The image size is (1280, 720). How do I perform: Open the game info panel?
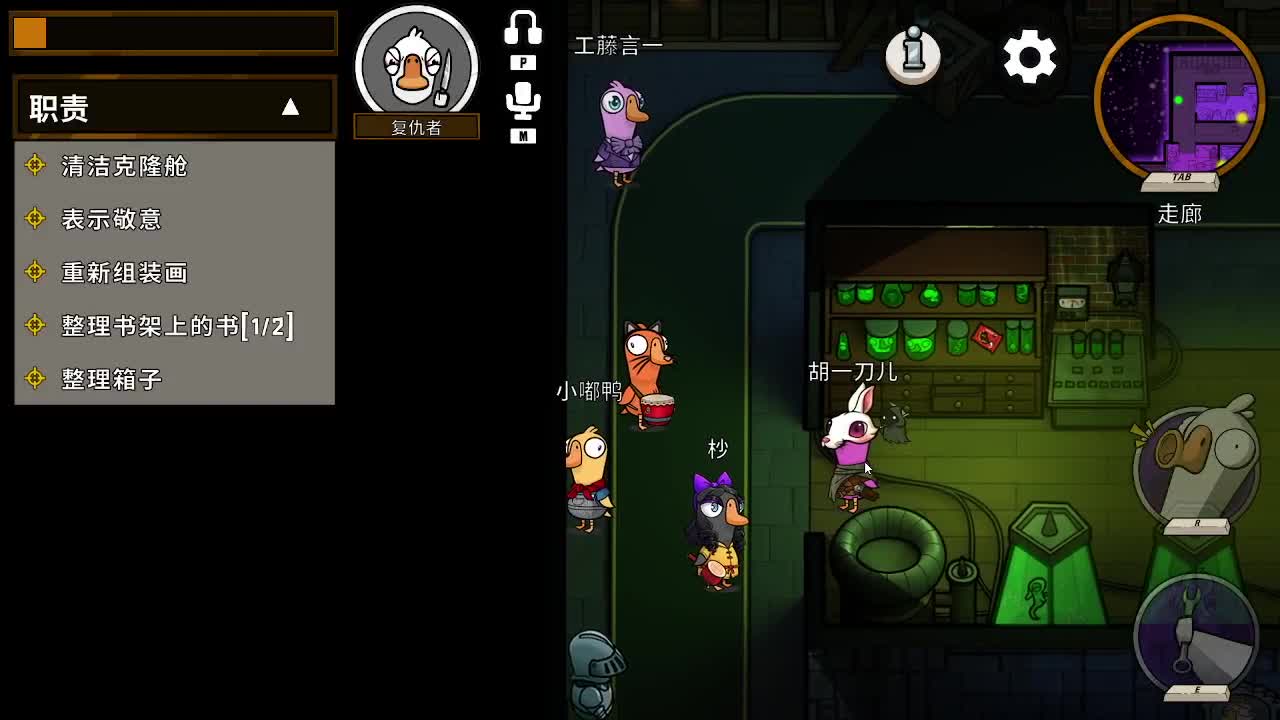click(x=913, y=57)
